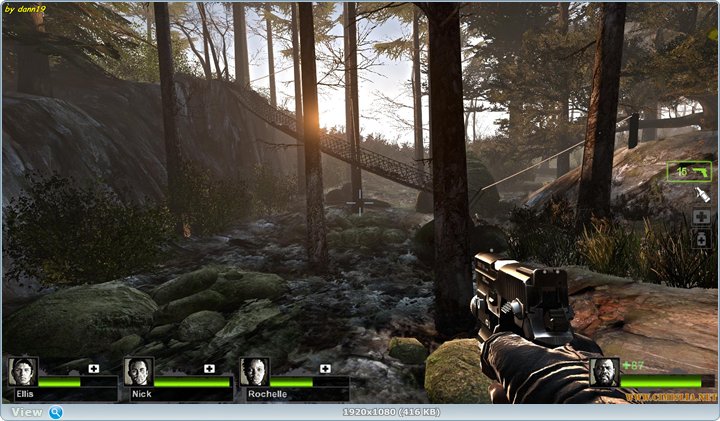
Task: Click the medkit icon above Ellis's health
Action: pyautogui.click(x=93, y=368)
